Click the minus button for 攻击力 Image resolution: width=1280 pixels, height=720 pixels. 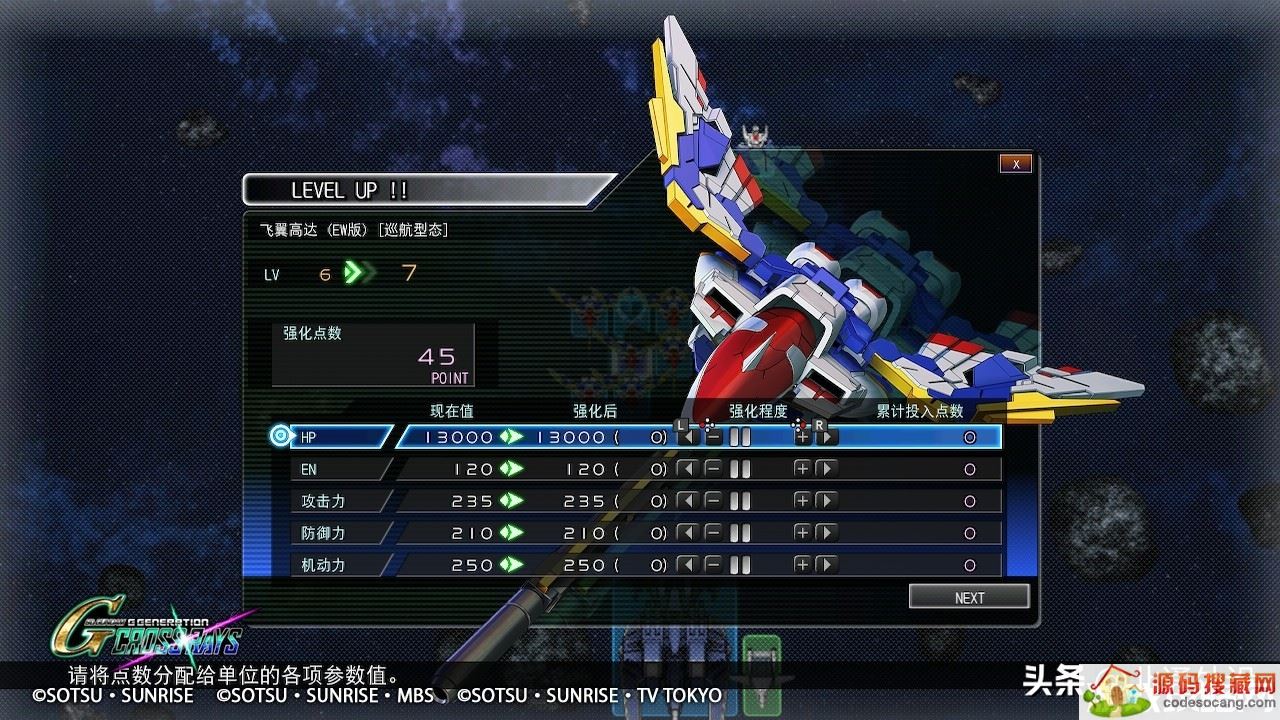coord(713,501)
